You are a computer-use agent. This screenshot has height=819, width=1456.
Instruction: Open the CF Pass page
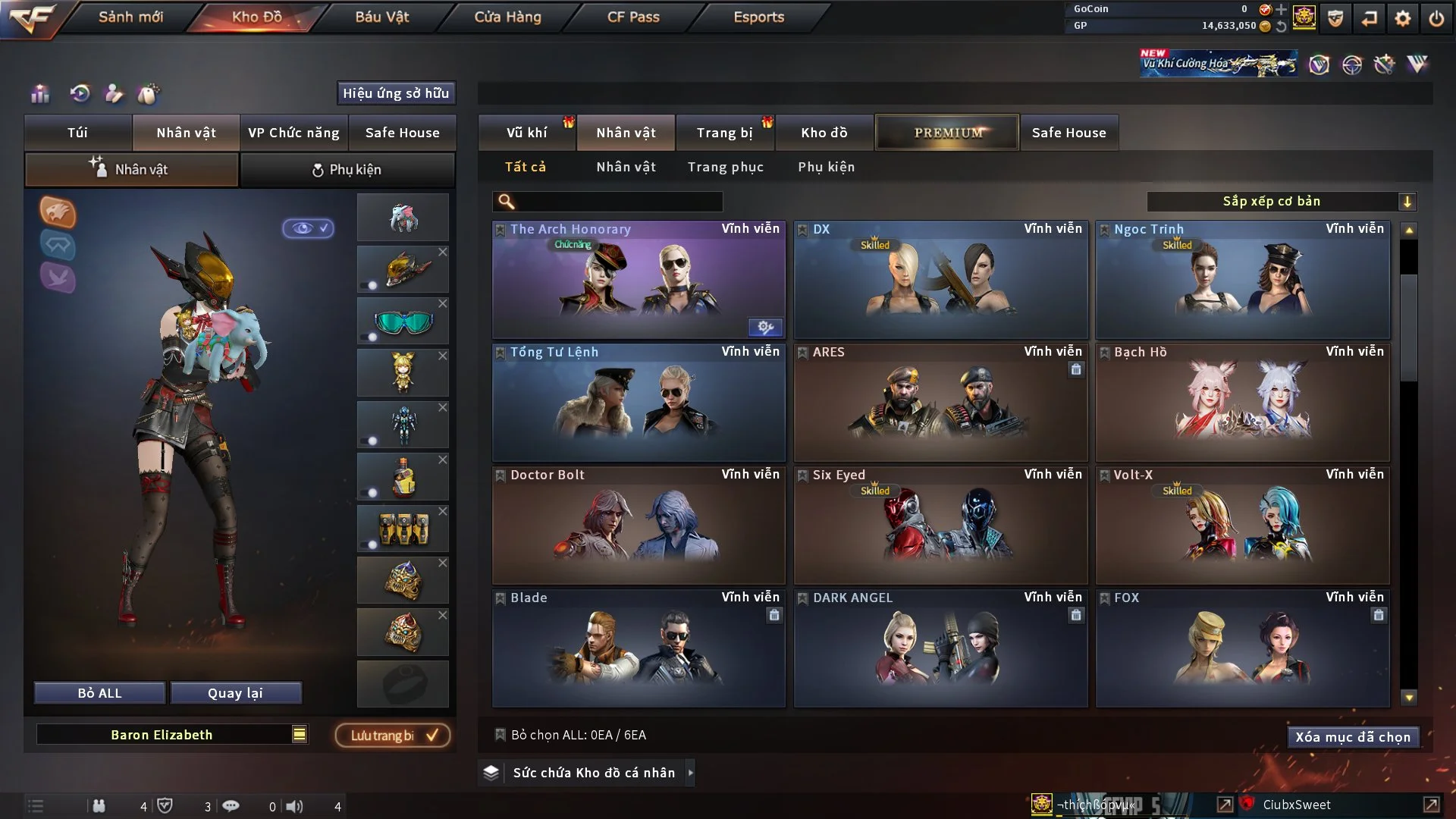tap(633, 17)
